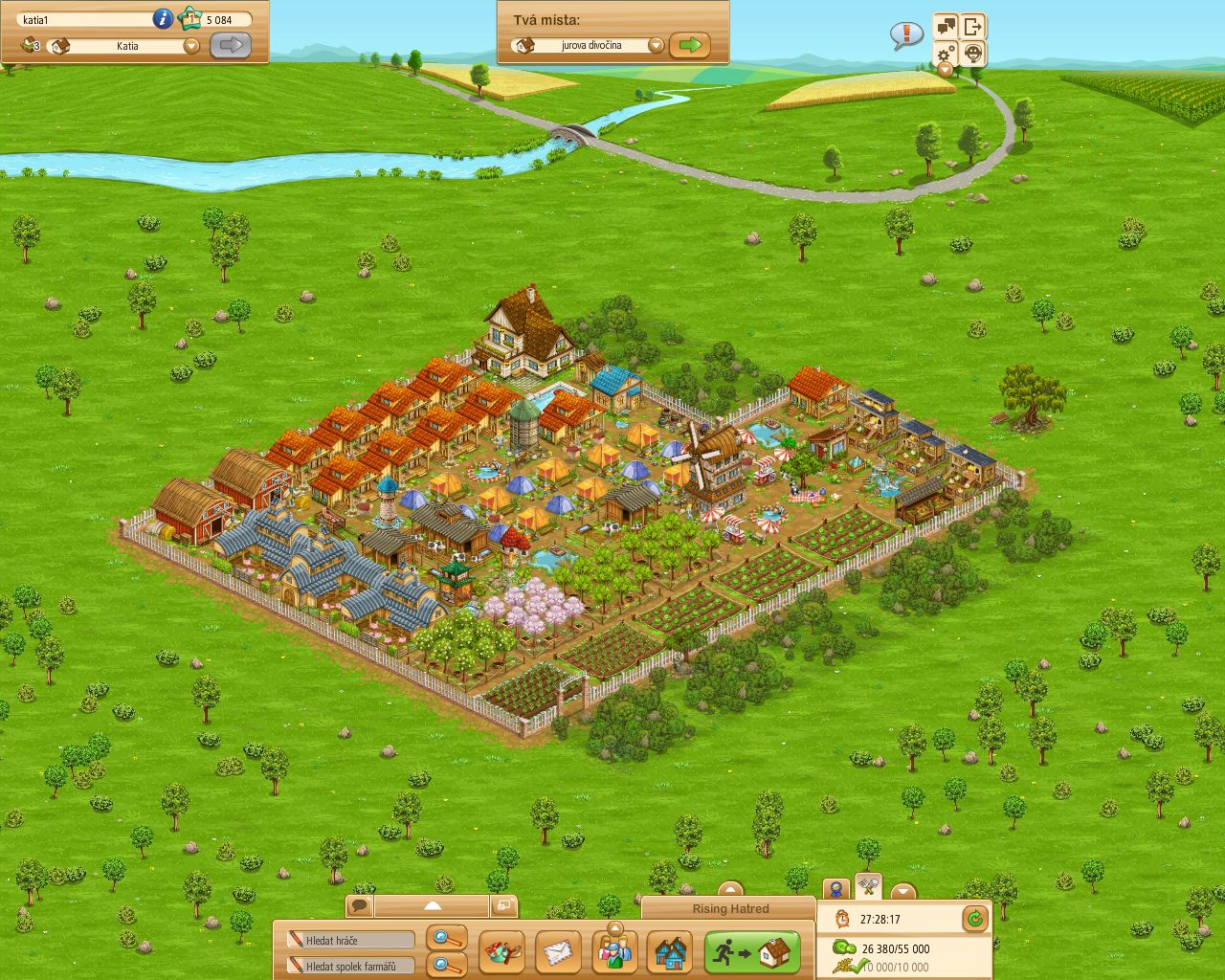Open the chat speech bubble at the bottom
Screen dimensions: 1225x980
(359, 905)
